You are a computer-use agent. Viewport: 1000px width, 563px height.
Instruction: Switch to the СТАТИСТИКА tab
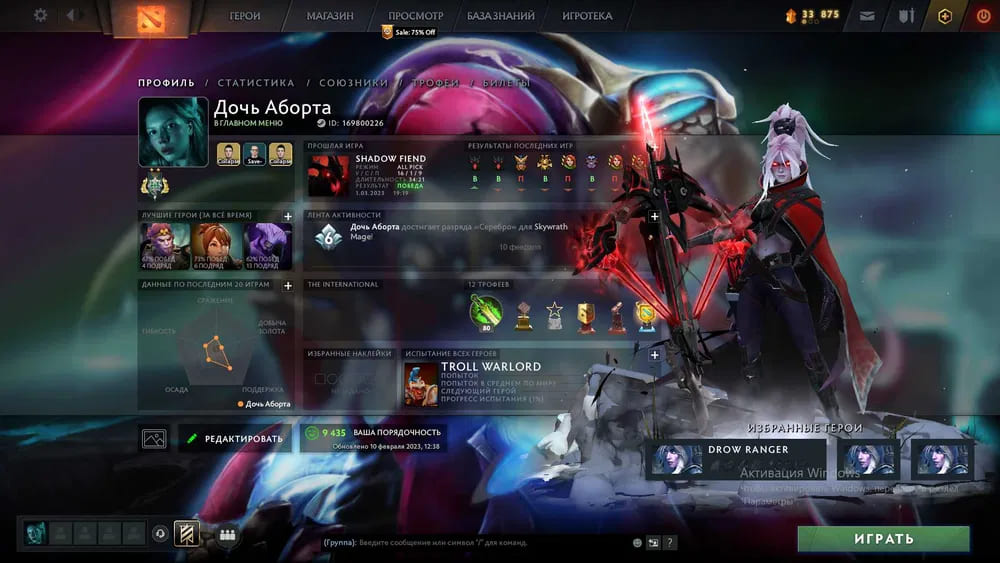tap(256, 83)
